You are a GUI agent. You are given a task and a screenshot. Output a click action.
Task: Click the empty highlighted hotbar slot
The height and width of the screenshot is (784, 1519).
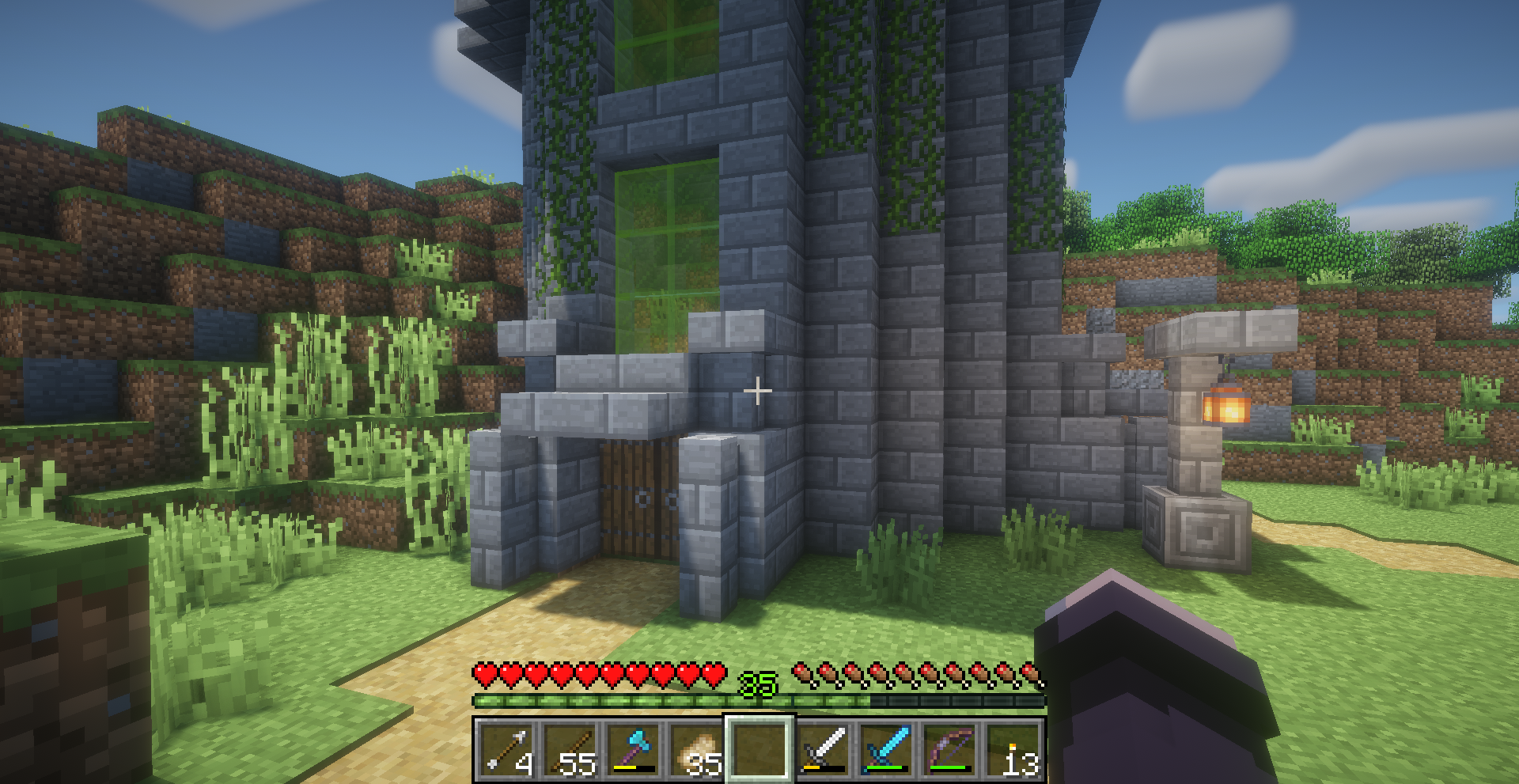point(759,748)
